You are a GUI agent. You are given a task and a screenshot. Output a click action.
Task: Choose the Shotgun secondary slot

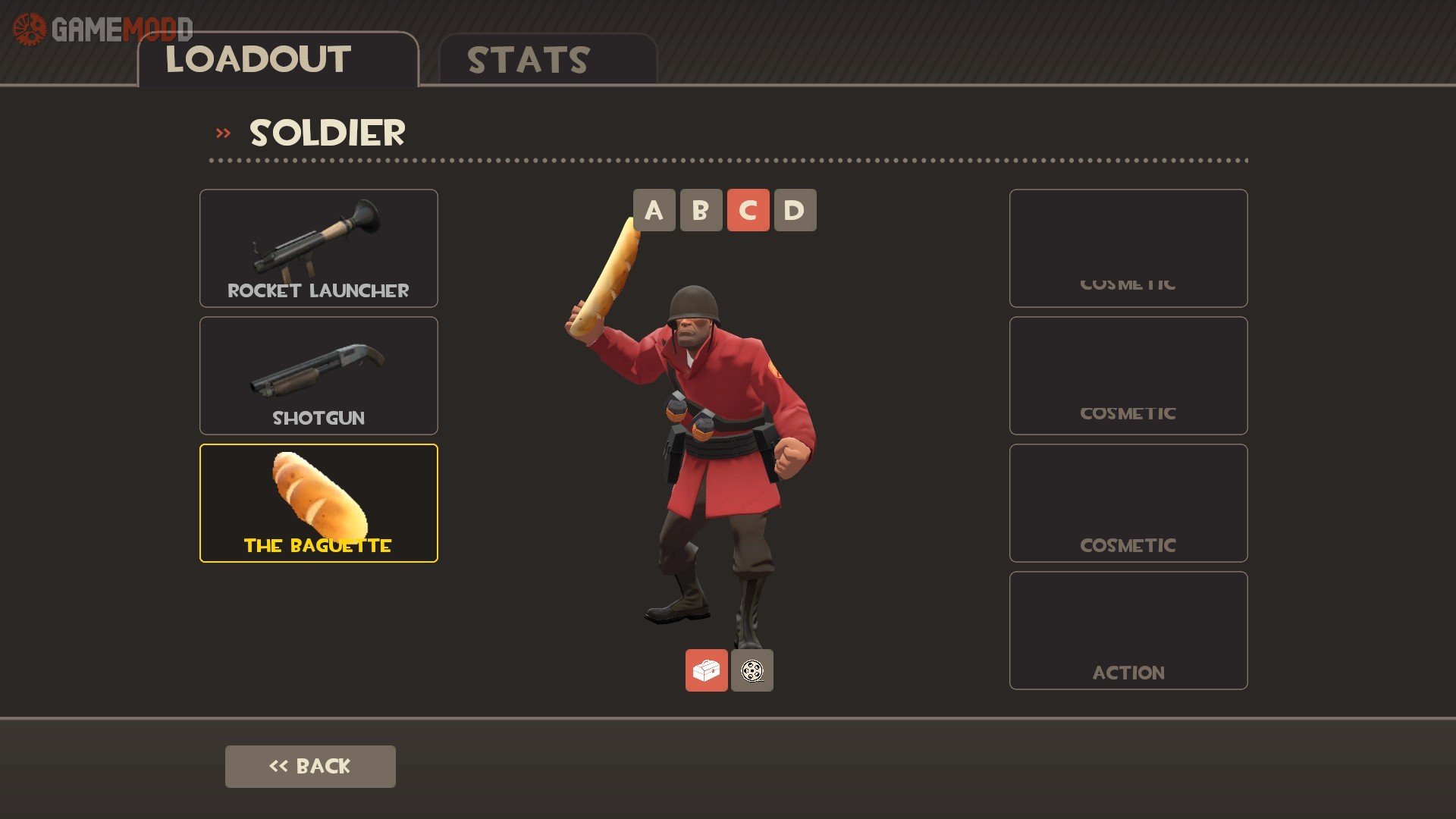tap(318, 375)
